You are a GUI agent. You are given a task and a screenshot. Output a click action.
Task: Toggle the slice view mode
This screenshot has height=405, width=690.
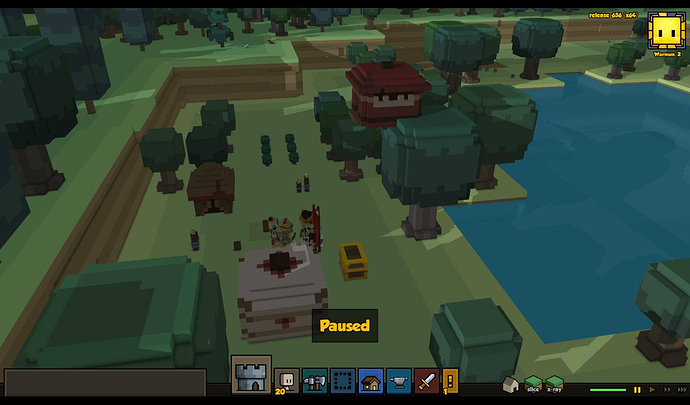pos(533,386)
